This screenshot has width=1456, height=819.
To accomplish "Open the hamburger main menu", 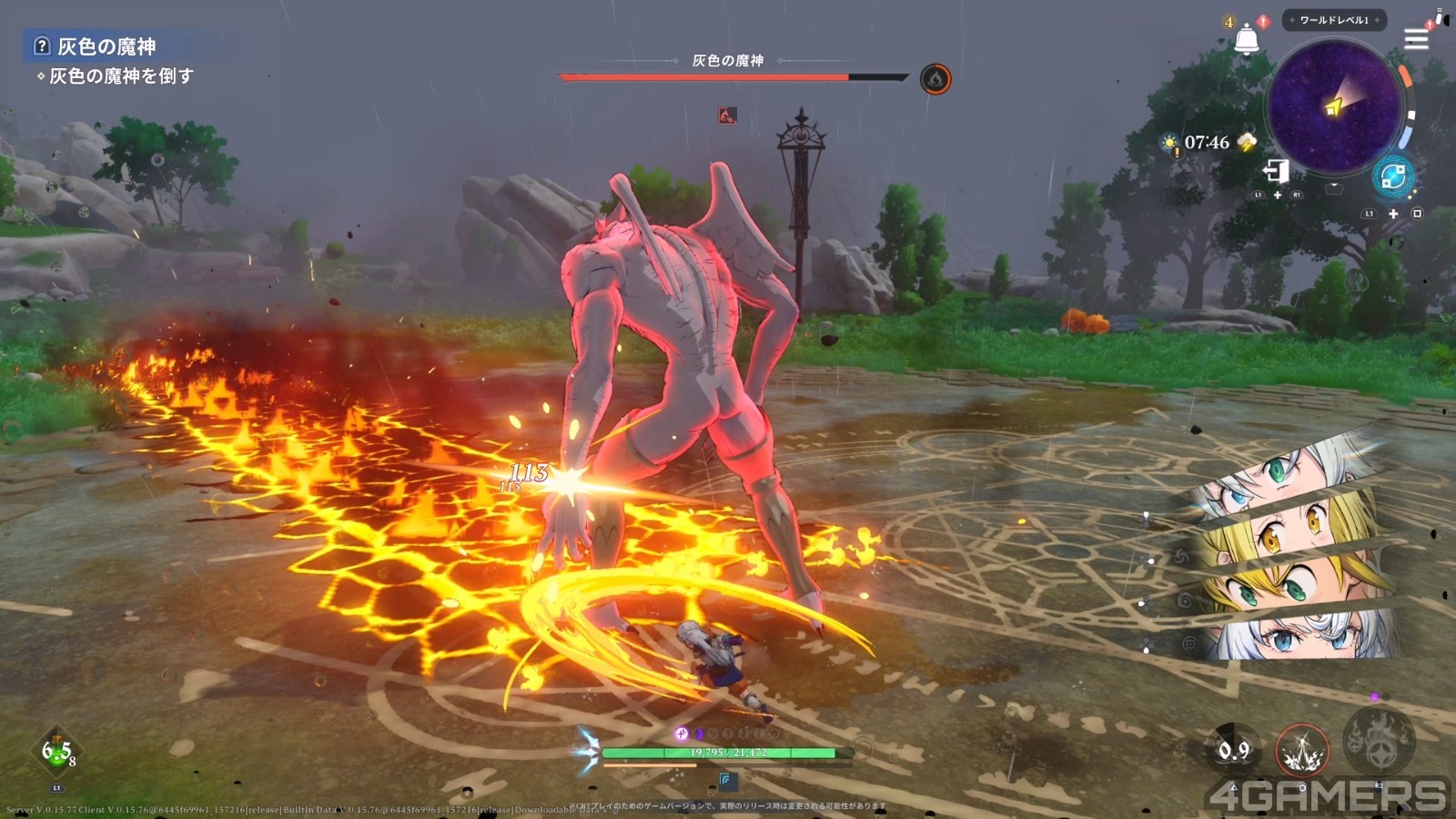I will (1416, 38).
